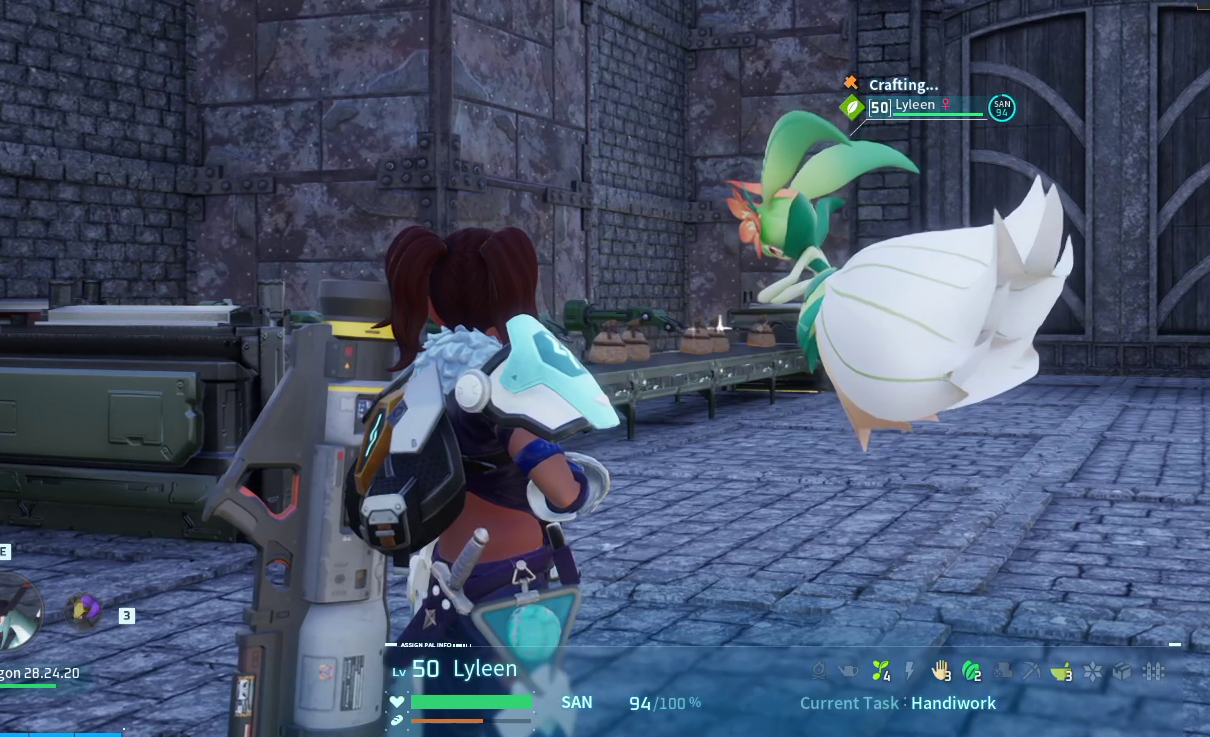The height and width of the screenshot is (737, 1210).
Task: Select the Watering can icon
Action: [849, 671]
